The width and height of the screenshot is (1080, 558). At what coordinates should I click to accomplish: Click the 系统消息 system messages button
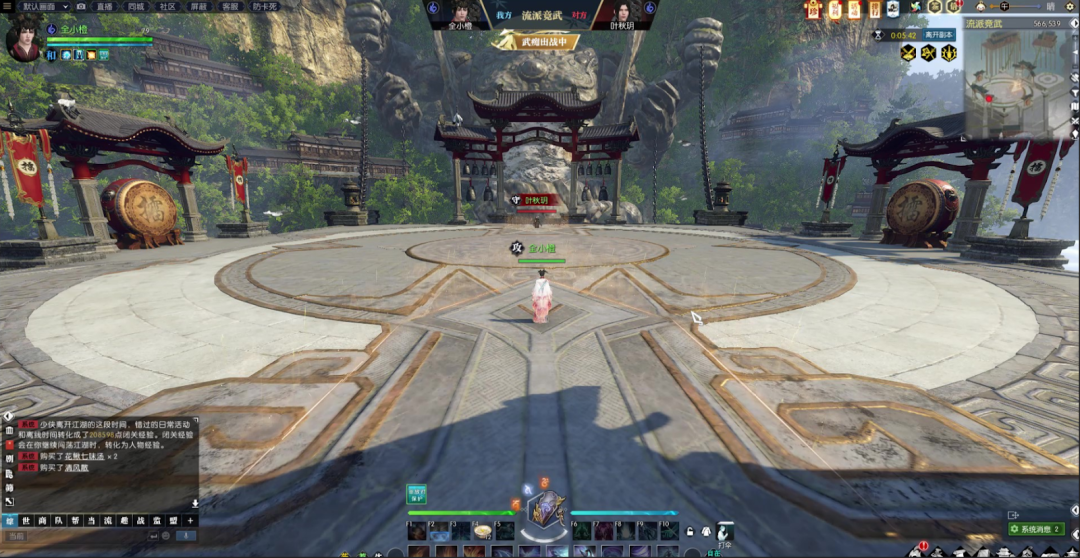coord(1036,529)
